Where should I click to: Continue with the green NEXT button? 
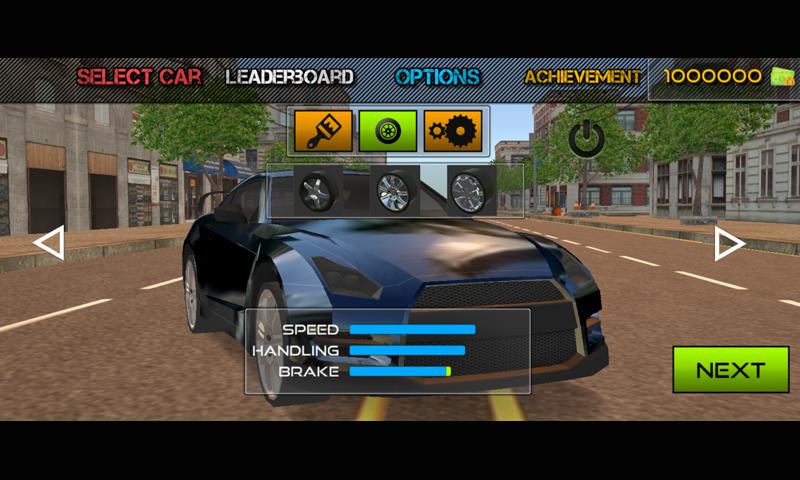click(x=730, y=370)
